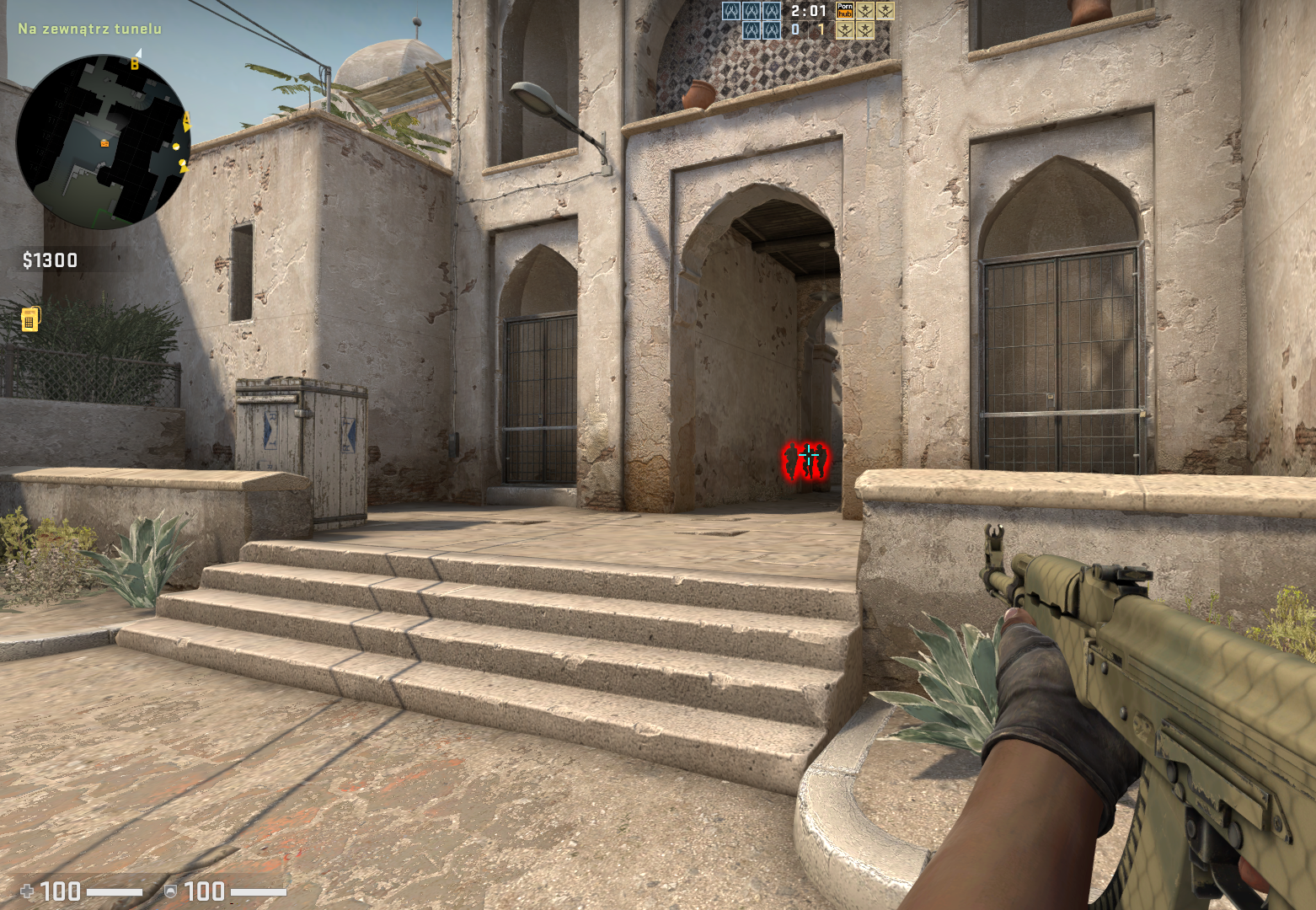This screenshot has height=910, width=1316.
Task: Click the health bar beside the 100 value
Action: click(114, 891)
